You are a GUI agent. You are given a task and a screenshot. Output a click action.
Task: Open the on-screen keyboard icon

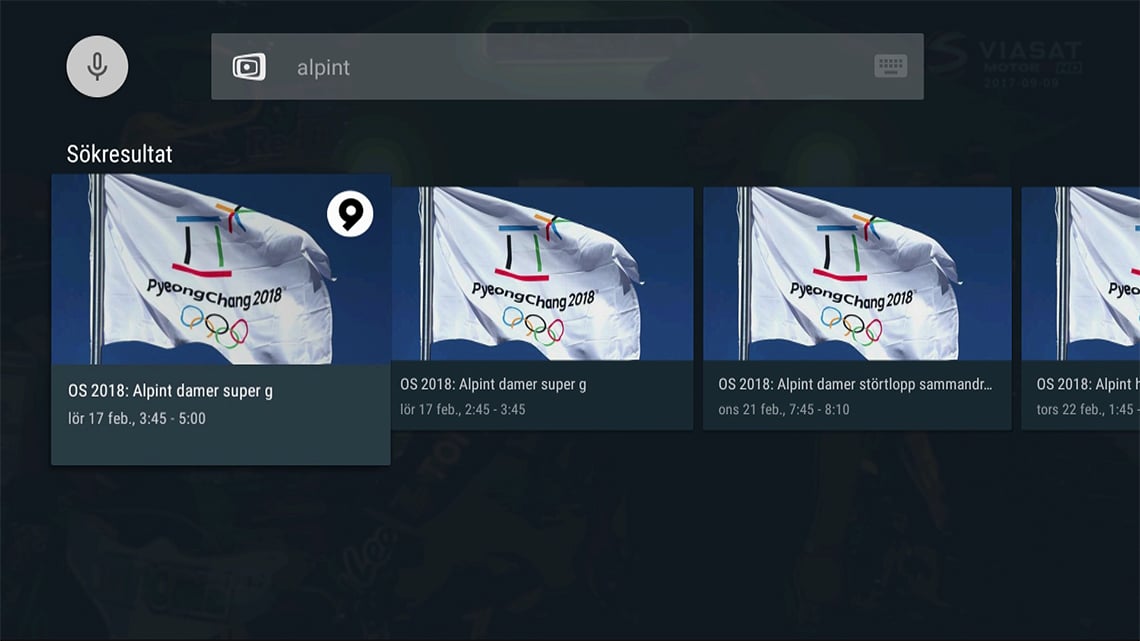(890, 67)
